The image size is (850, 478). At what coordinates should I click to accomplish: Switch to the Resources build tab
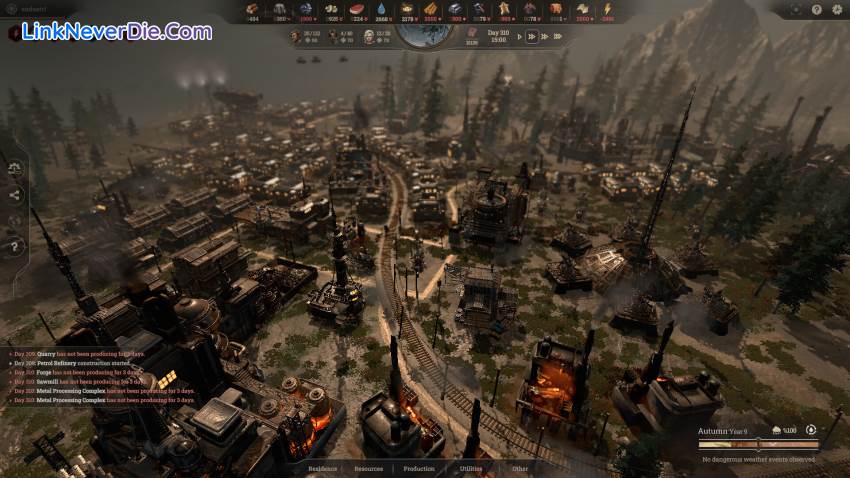369,468
